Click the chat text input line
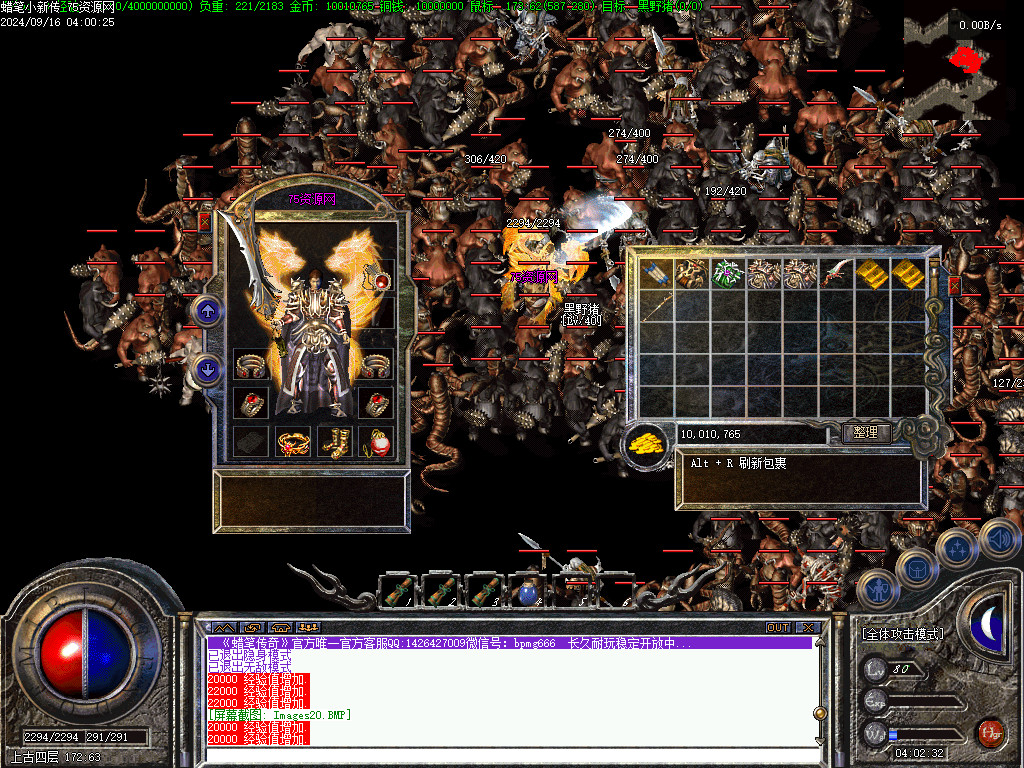Screen dimensions: 1024x768 click(x=510, y=755)
